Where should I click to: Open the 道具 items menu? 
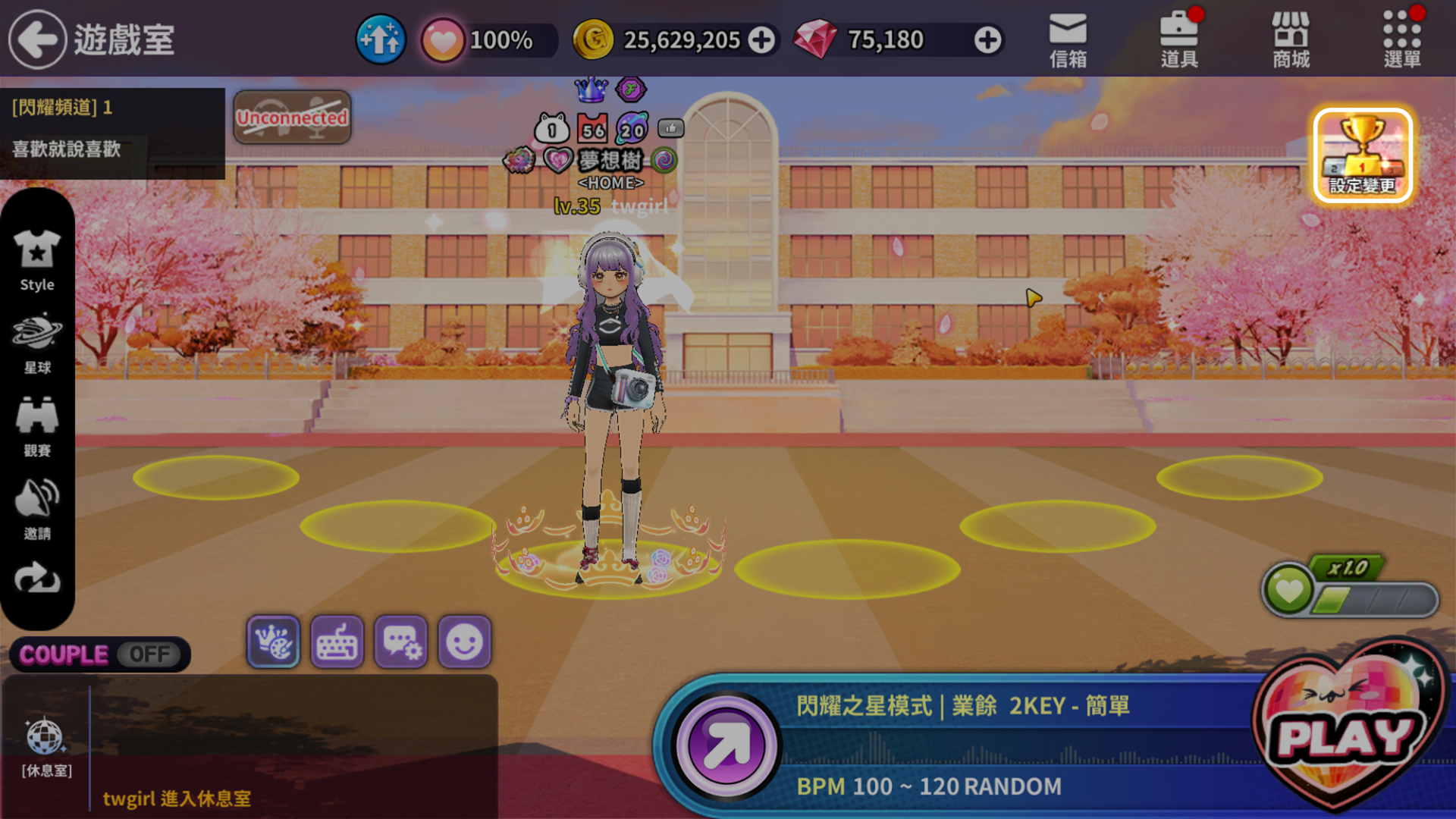click(x=1179, y=40)
